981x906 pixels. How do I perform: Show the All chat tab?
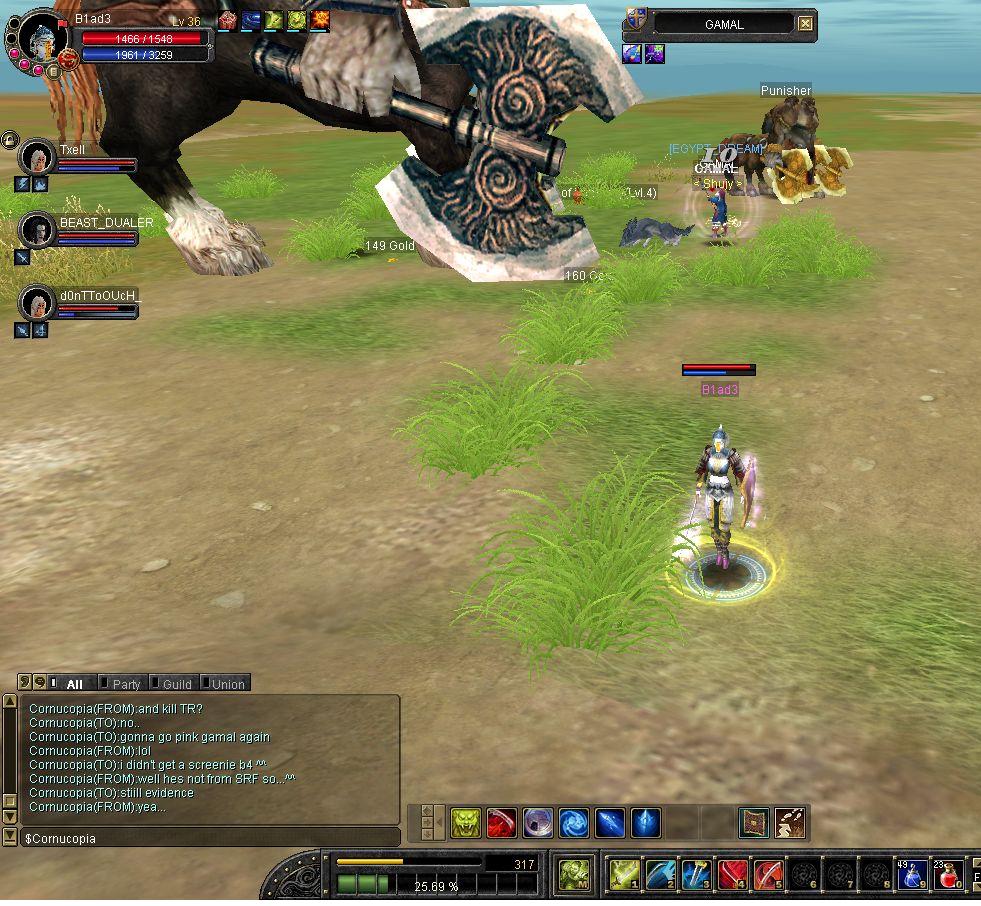pos(74,684)
